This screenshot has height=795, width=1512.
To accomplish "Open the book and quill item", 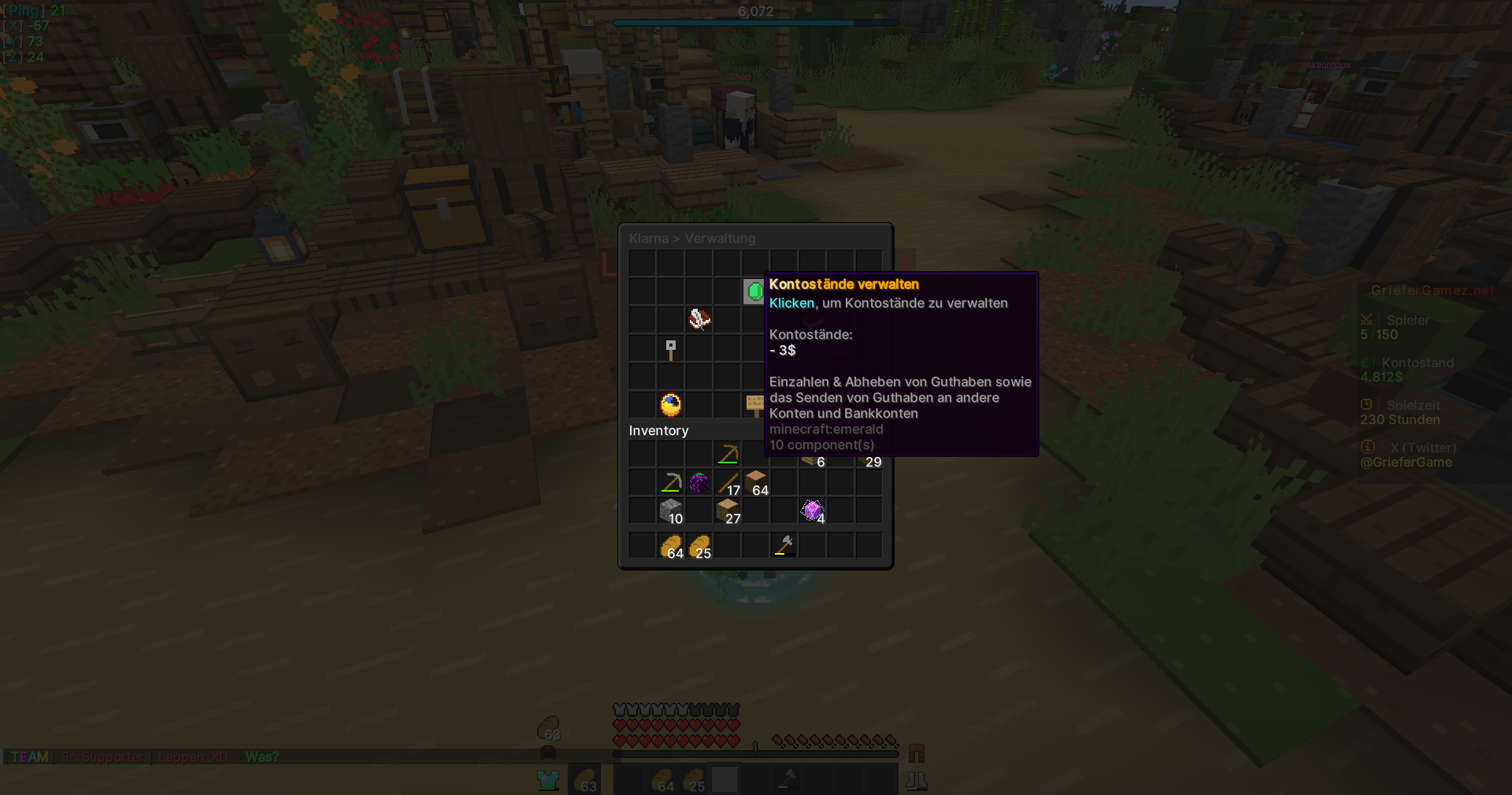I will click(699, 320).
